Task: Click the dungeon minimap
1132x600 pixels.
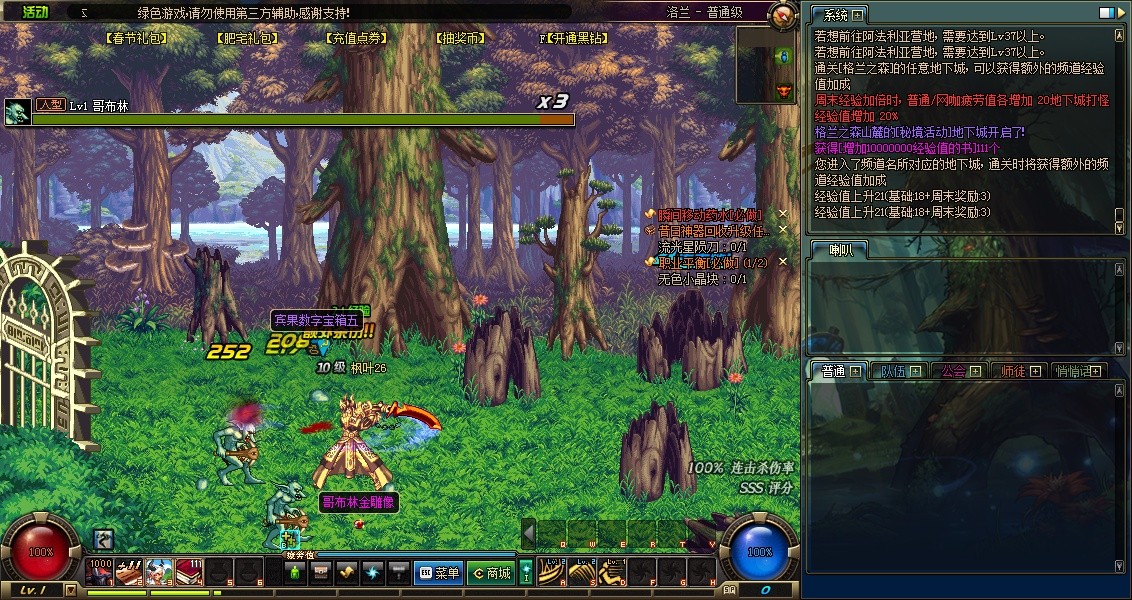Action: click(x=767, y=65)
